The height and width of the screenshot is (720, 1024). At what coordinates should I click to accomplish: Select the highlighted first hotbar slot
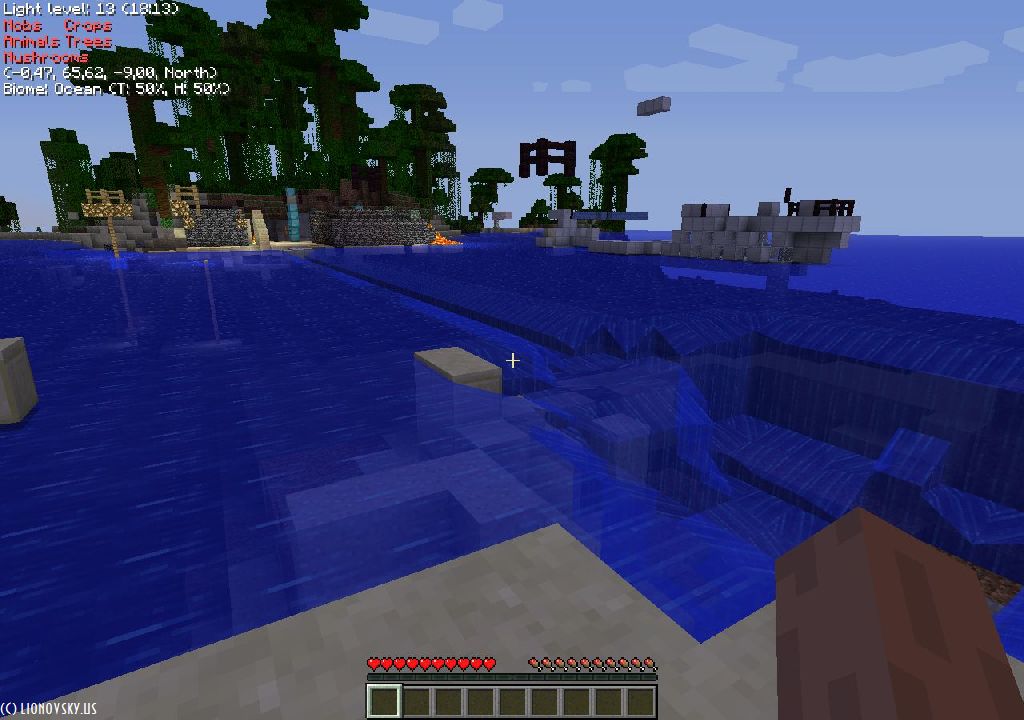384,701
